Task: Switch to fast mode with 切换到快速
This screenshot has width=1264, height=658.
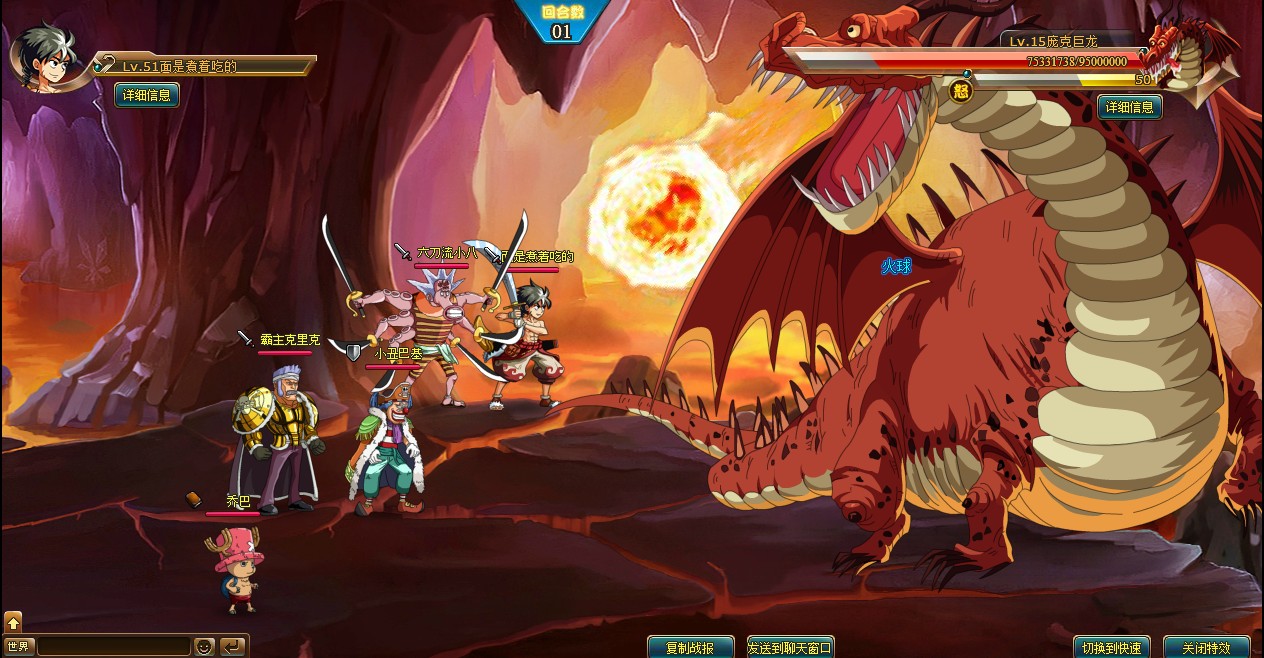Action: [x=1111, y=647]
